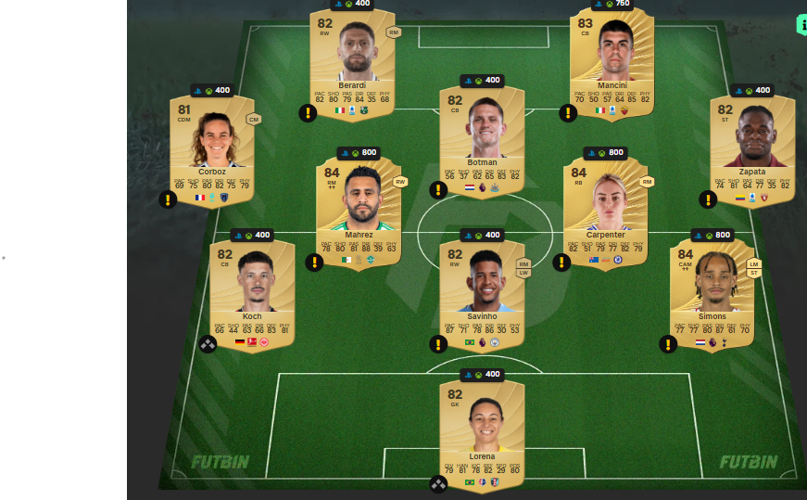Screen dimensions: 807x500
Task: Open the chemistry icon next to Koch
Action: coord(208,343)
